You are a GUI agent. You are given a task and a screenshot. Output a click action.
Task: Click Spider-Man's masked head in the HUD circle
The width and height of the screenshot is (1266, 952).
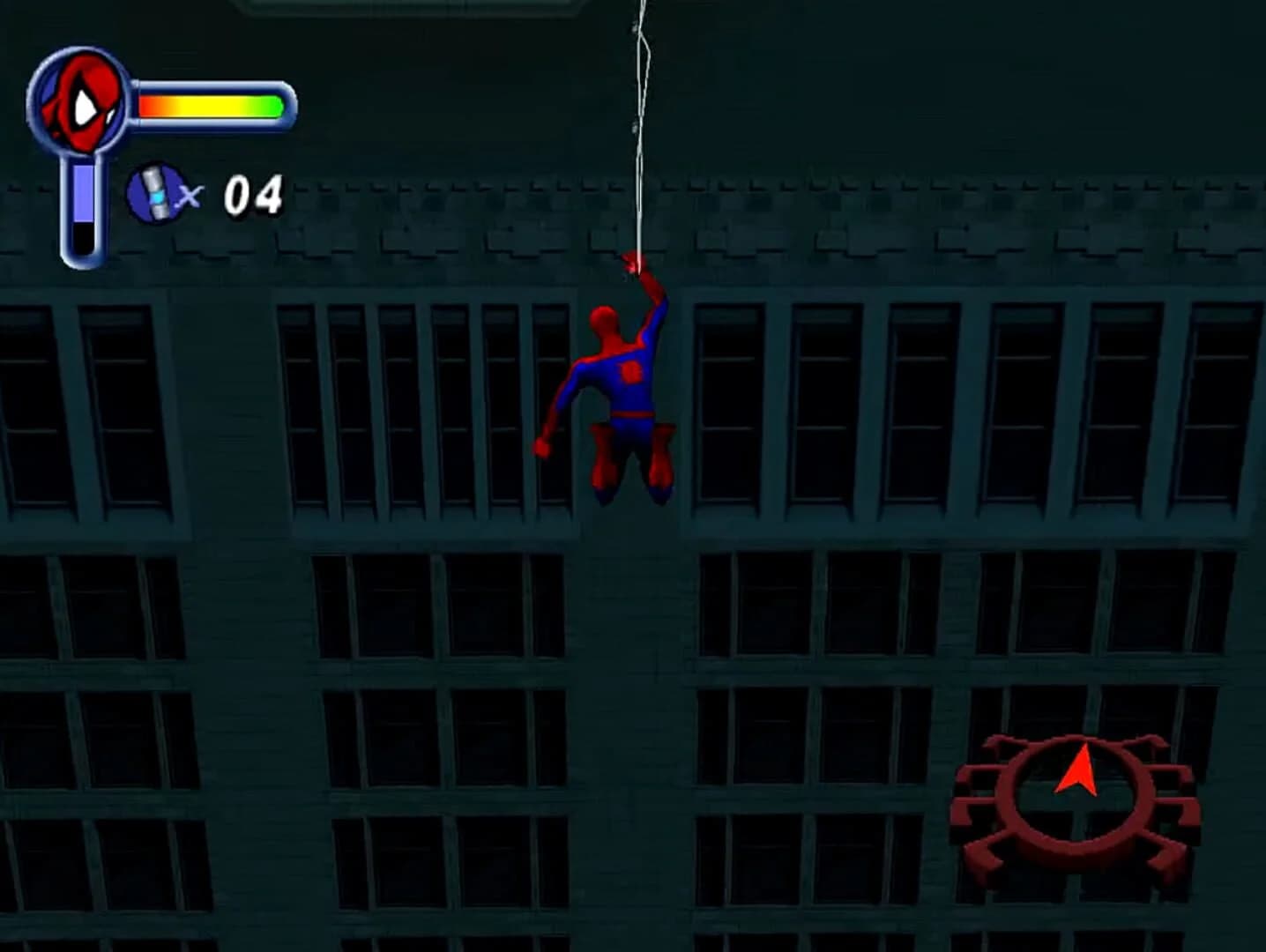coord(79,101)
